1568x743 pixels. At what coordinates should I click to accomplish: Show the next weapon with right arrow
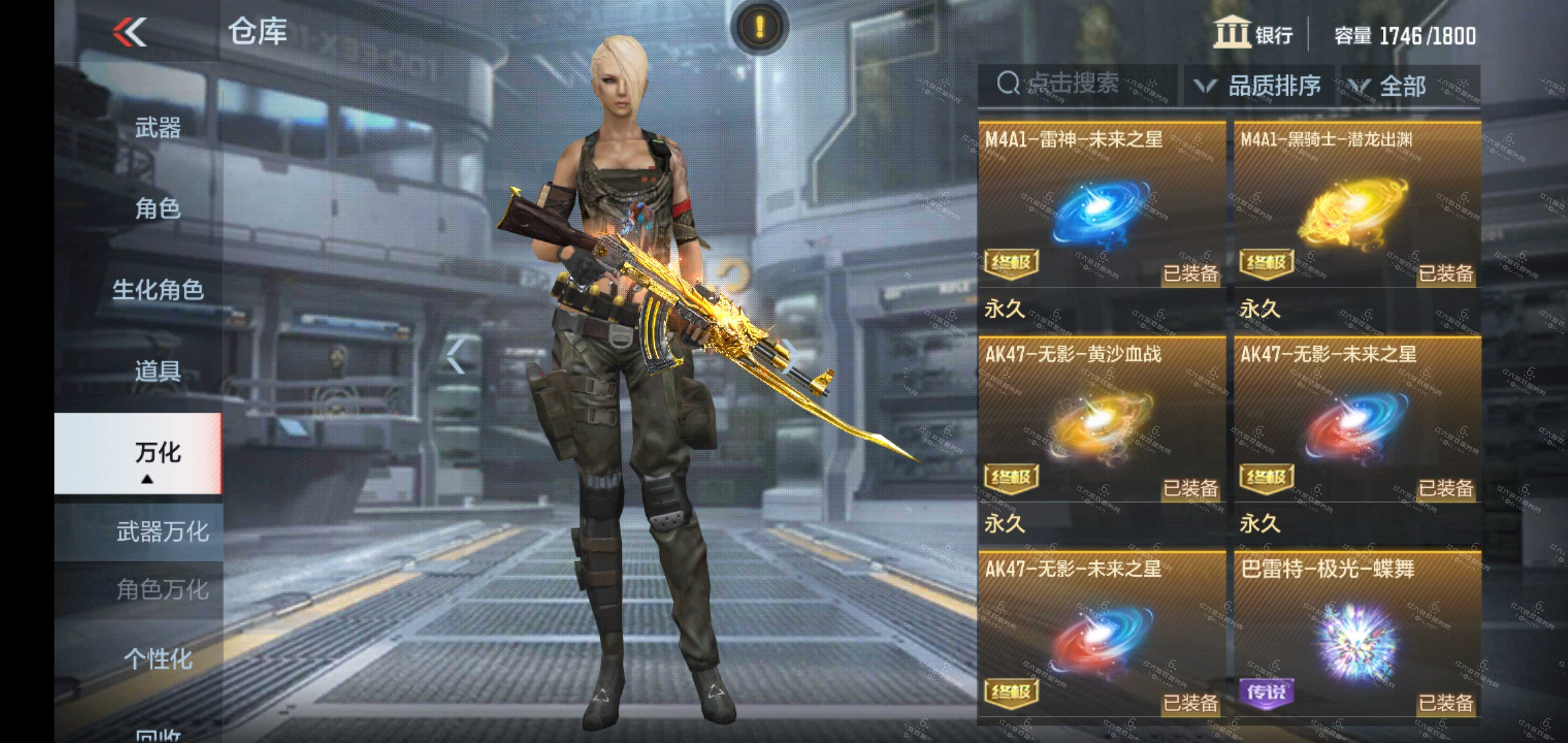coord(790,356)
